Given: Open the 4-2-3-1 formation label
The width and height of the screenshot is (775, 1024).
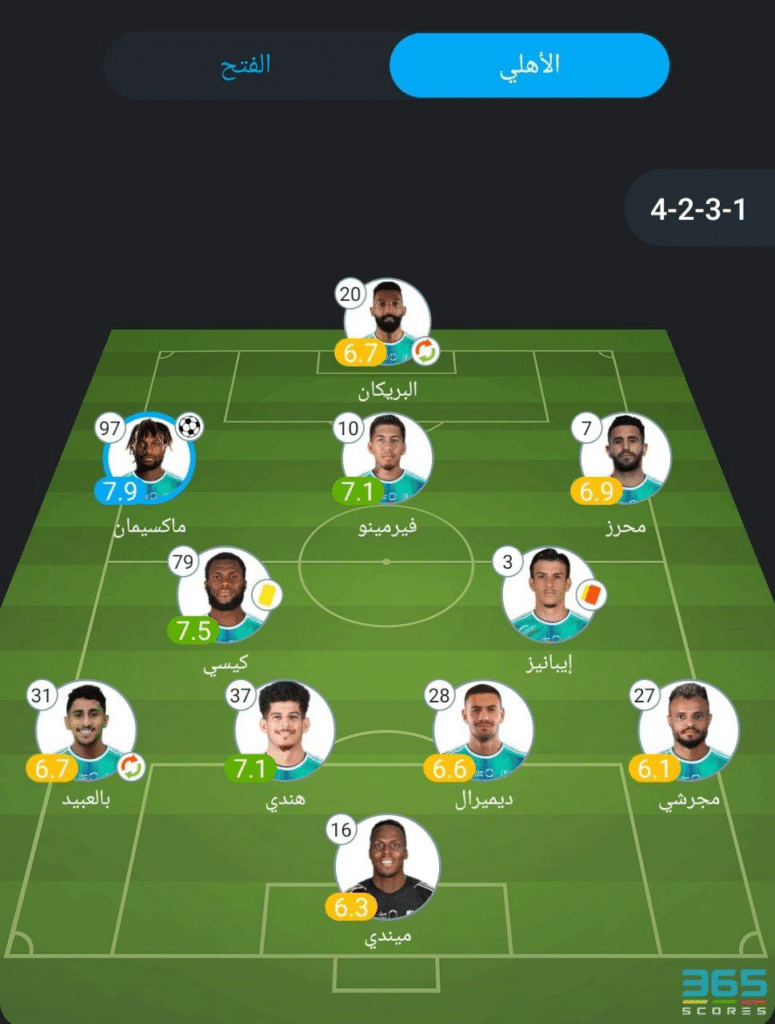Looking at the screenshot, I should click(698, 210).
